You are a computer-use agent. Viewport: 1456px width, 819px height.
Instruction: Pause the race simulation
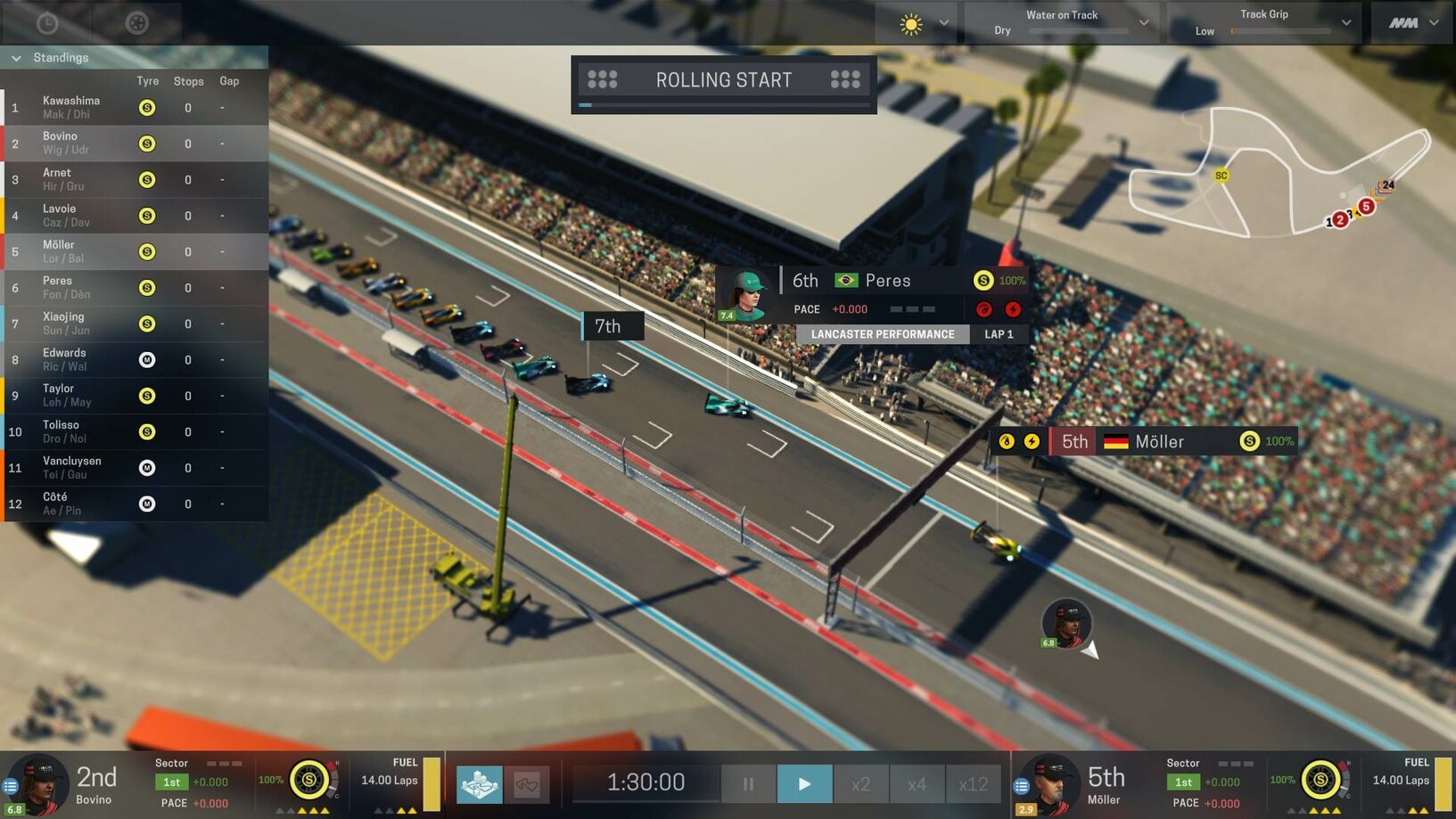(x=747, y=783)
